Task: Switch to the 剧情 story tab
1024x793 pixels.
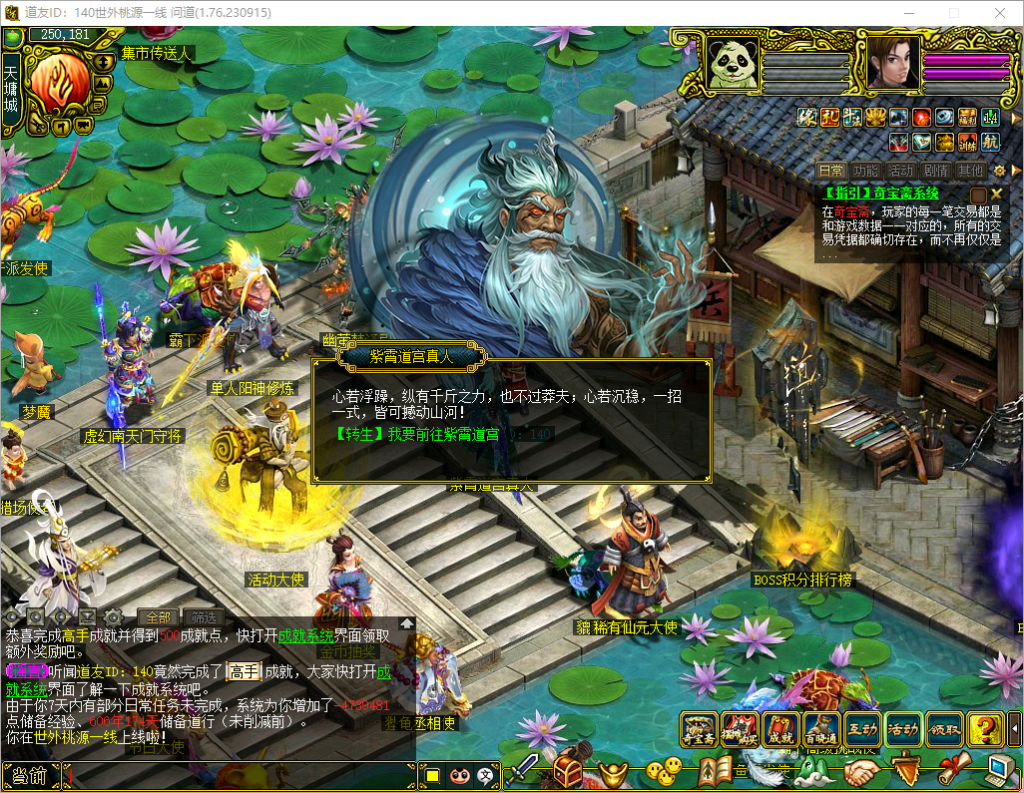Action: point(936,171)
